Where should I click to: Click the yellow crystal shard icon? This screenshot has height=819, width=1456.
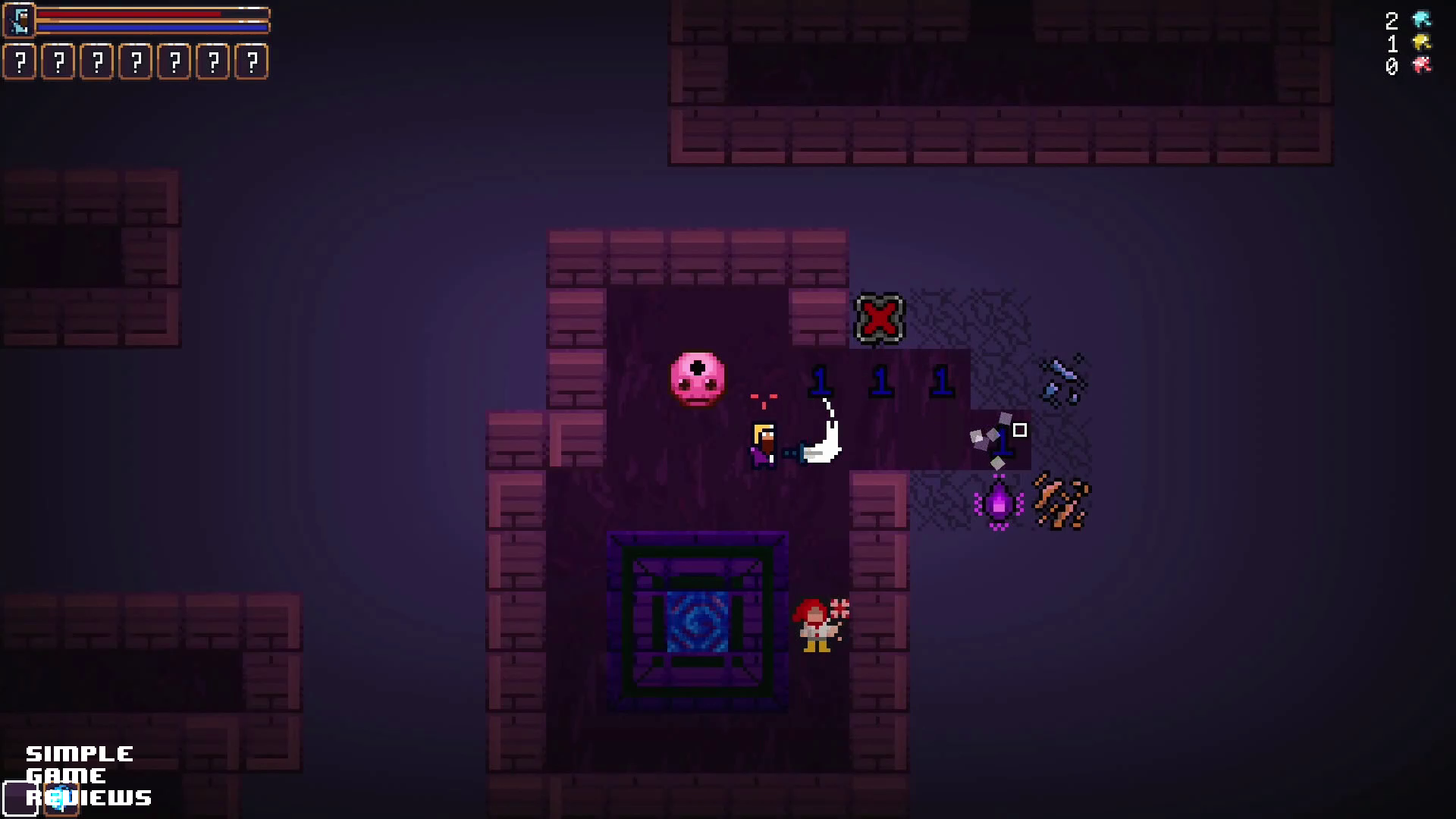pos(1421,42)
